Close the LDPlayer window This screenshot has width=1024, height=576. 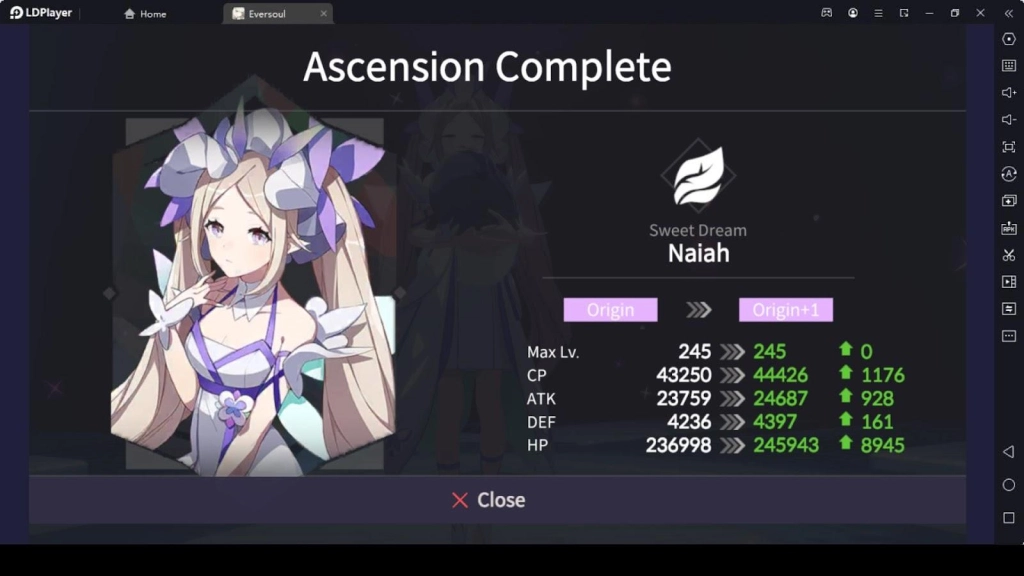981,13
